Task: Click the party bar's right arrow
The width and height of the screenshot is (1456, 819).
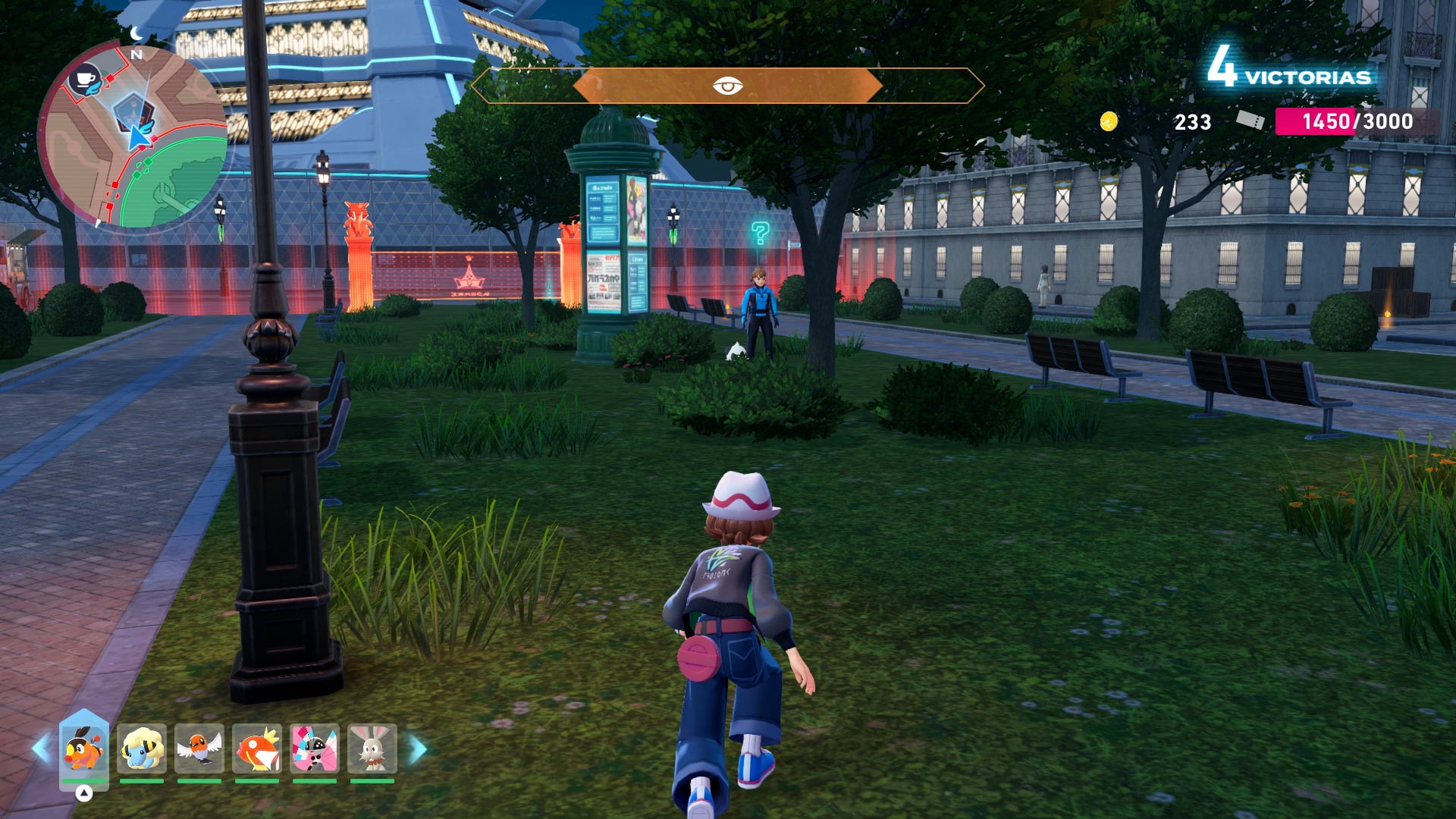Action: tap(419, 749)
